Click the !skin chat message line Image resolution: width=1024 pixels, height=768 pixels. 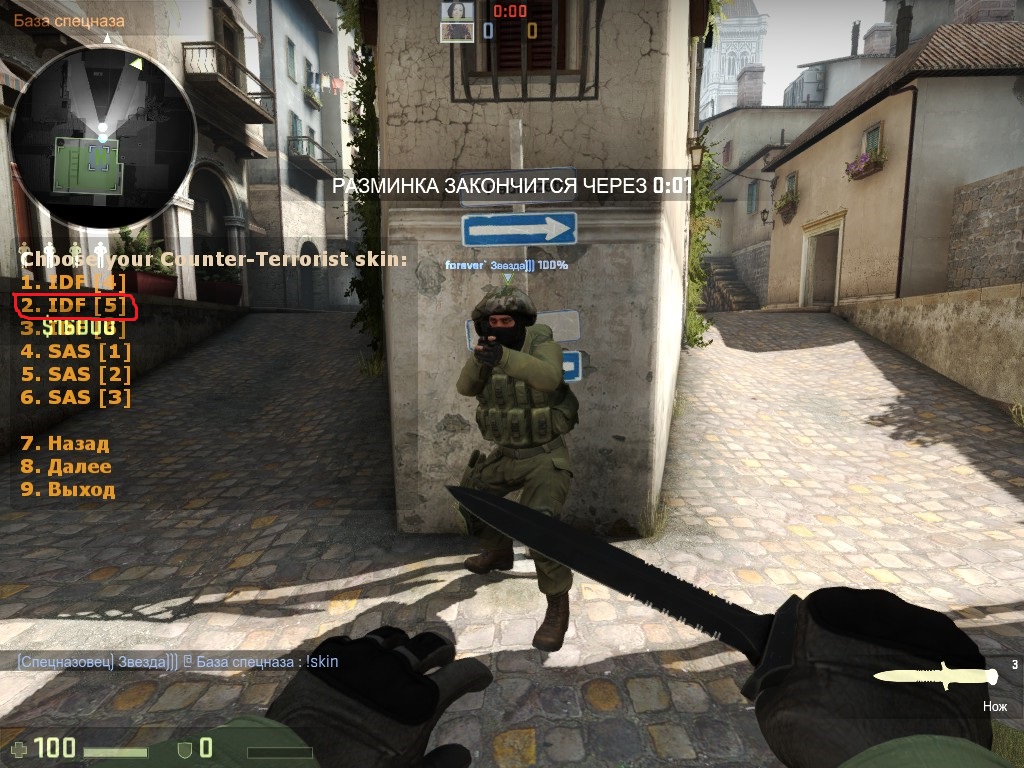177,661
